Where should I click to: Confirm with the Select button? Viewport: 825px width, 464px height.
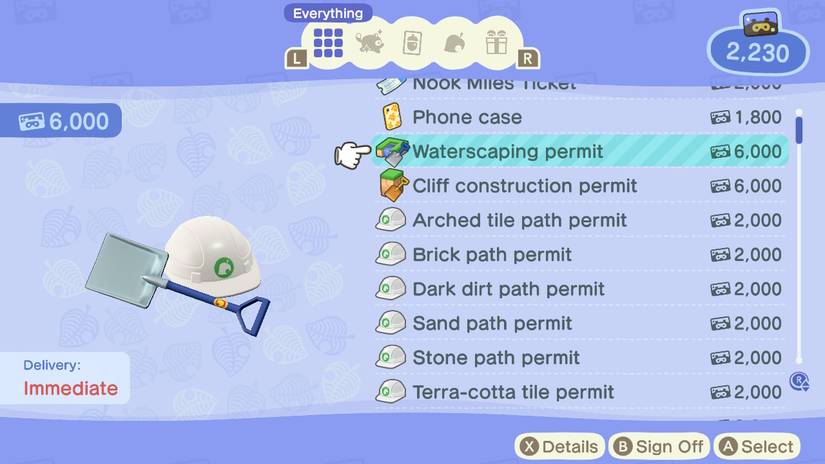pos(756,447)
